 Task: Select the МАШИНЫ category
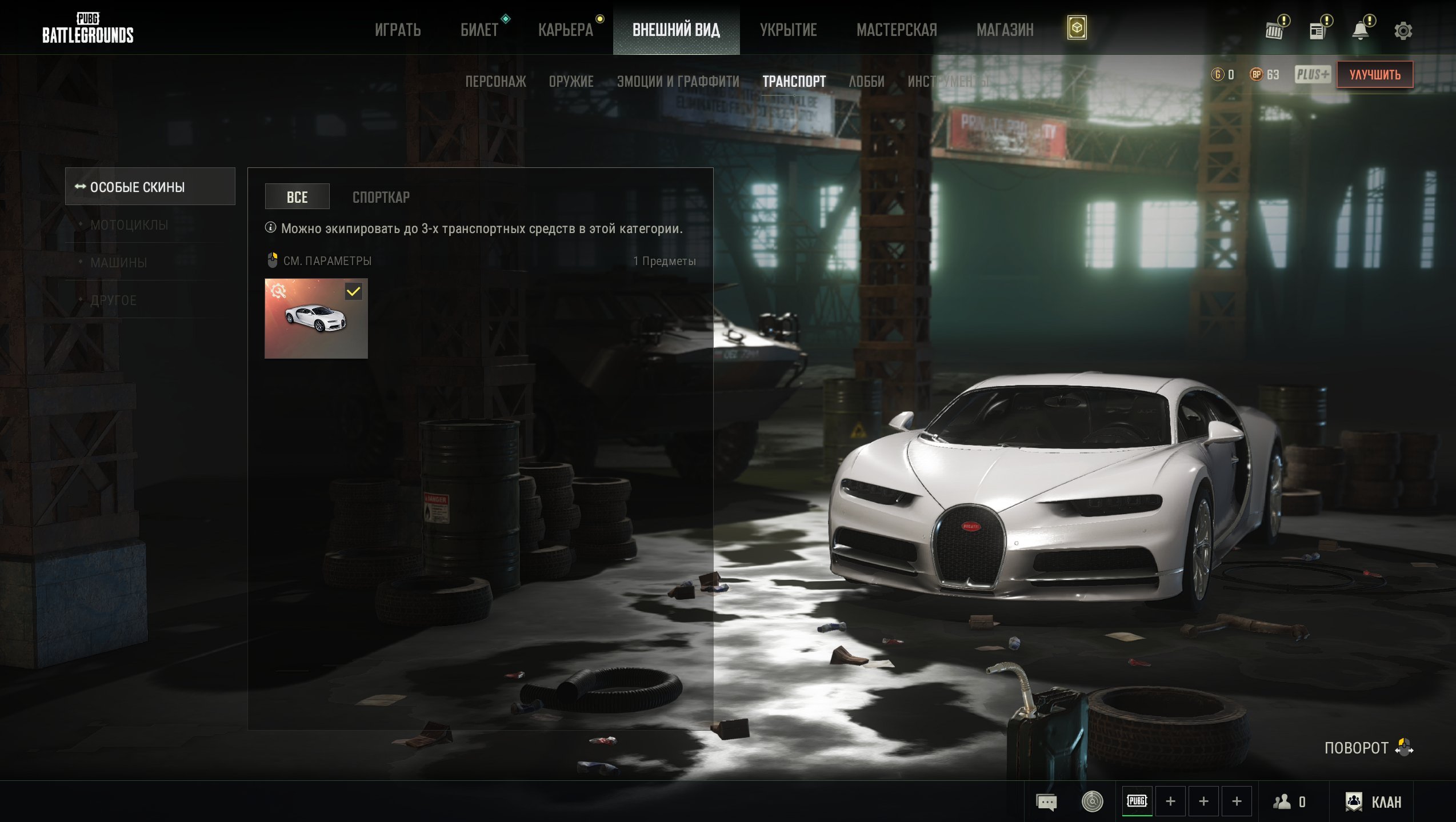point(119,263)
